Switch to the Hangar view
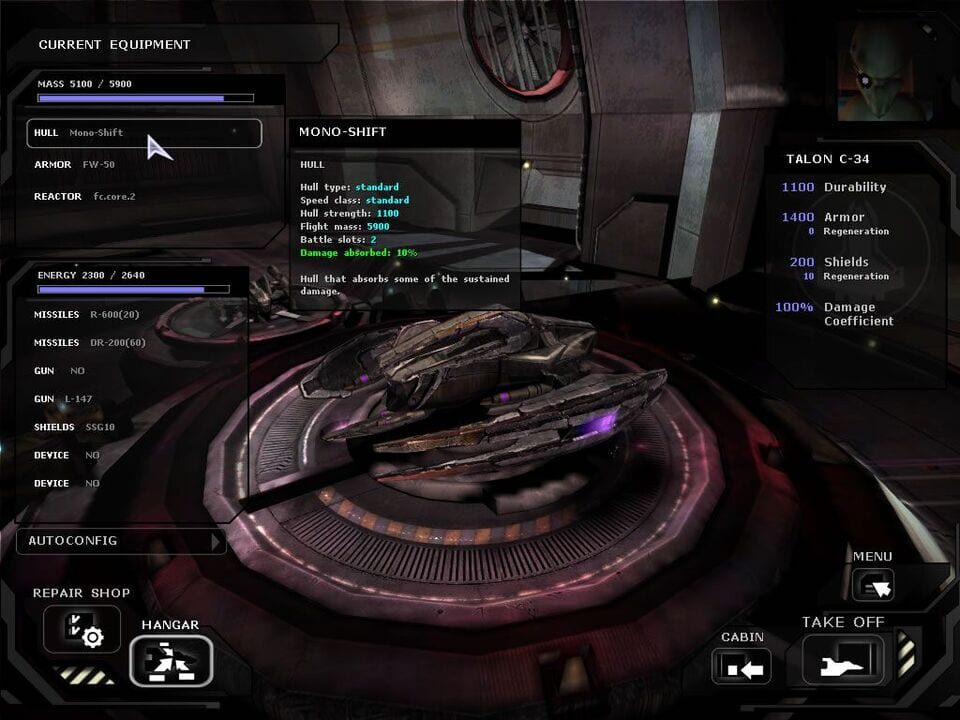This screenshot has width=960, height=720. 170,660
